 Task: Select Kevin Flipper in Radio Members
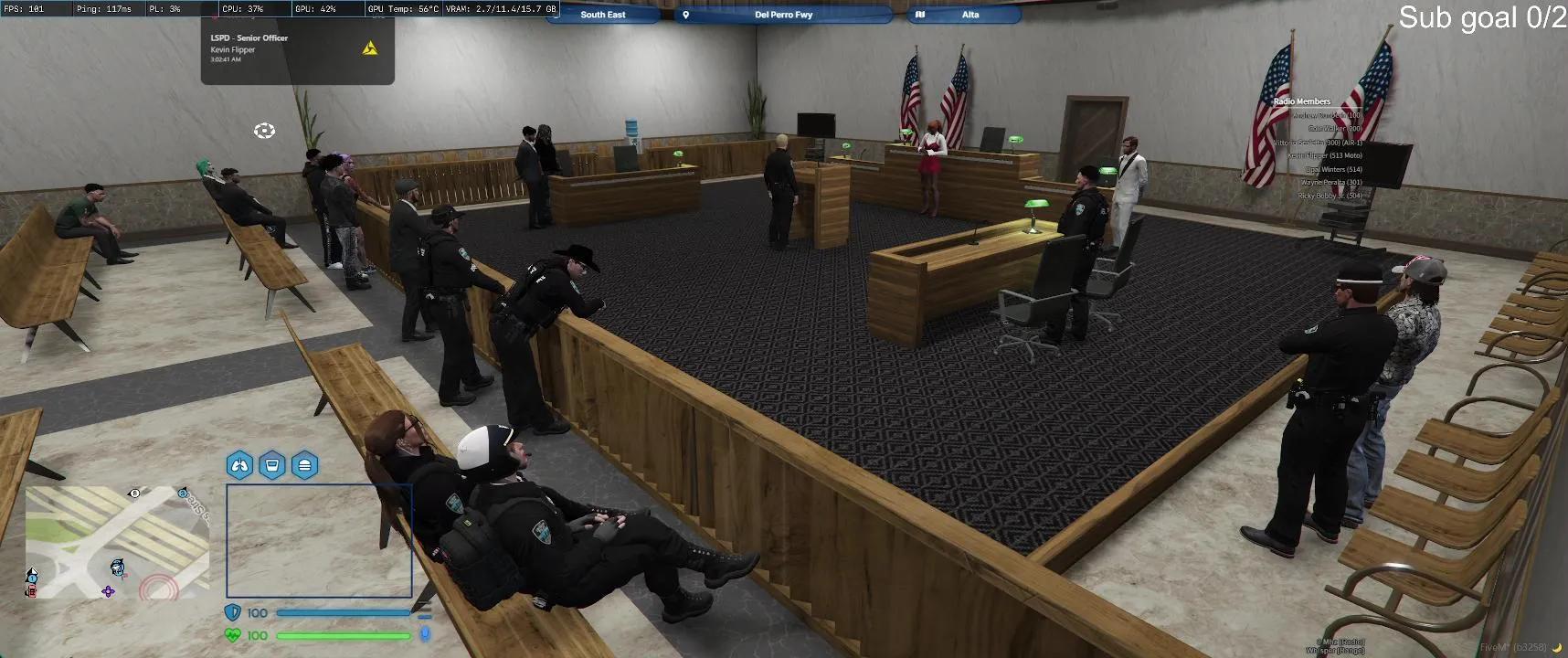point(1326,155)
